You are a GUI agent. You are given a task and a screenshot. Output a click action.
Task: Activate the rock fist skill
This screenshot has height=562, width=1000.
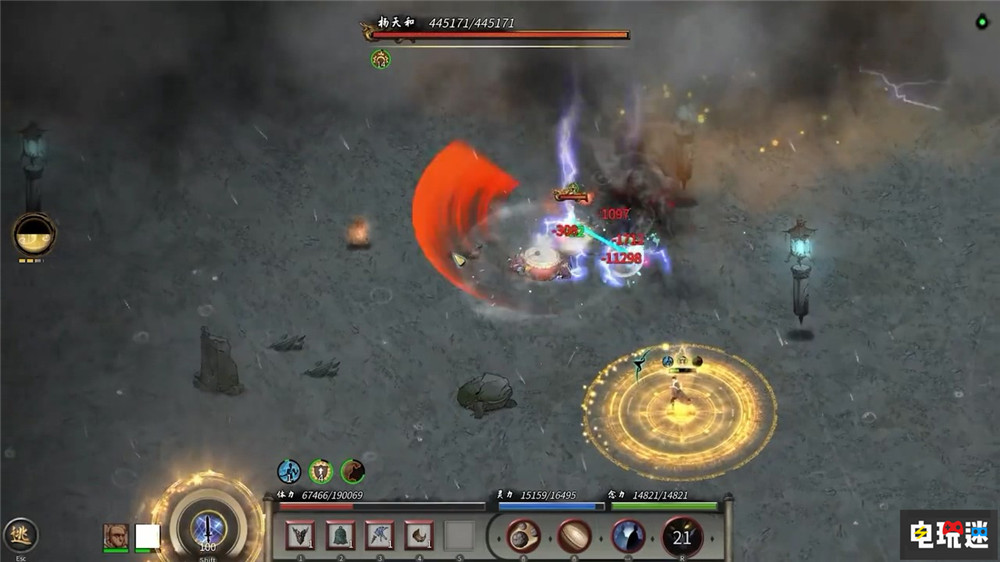[522, 537]
